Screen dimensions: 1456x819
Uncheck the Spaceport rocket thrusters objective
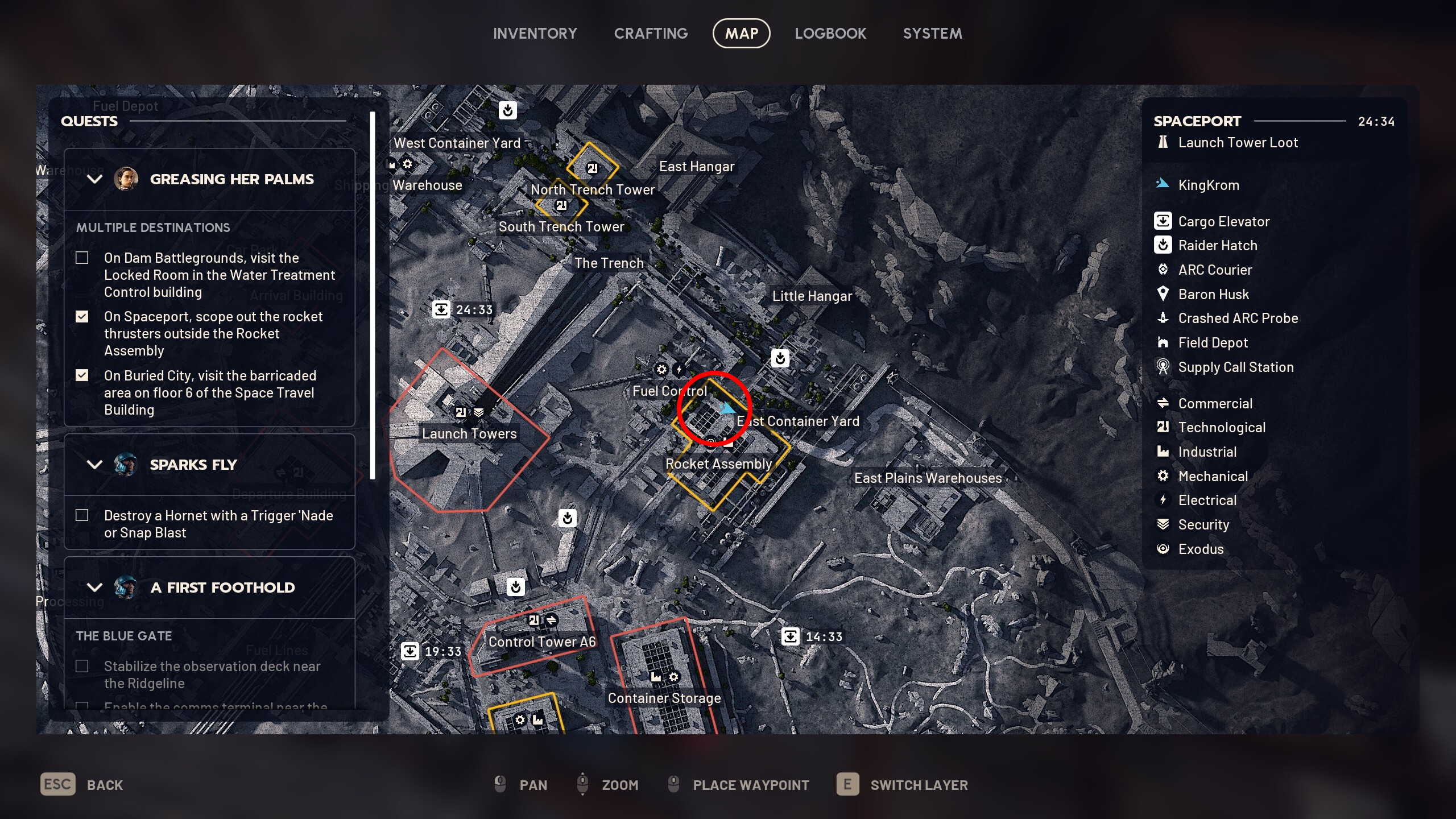pyautogui.click(x=82, y=316)
